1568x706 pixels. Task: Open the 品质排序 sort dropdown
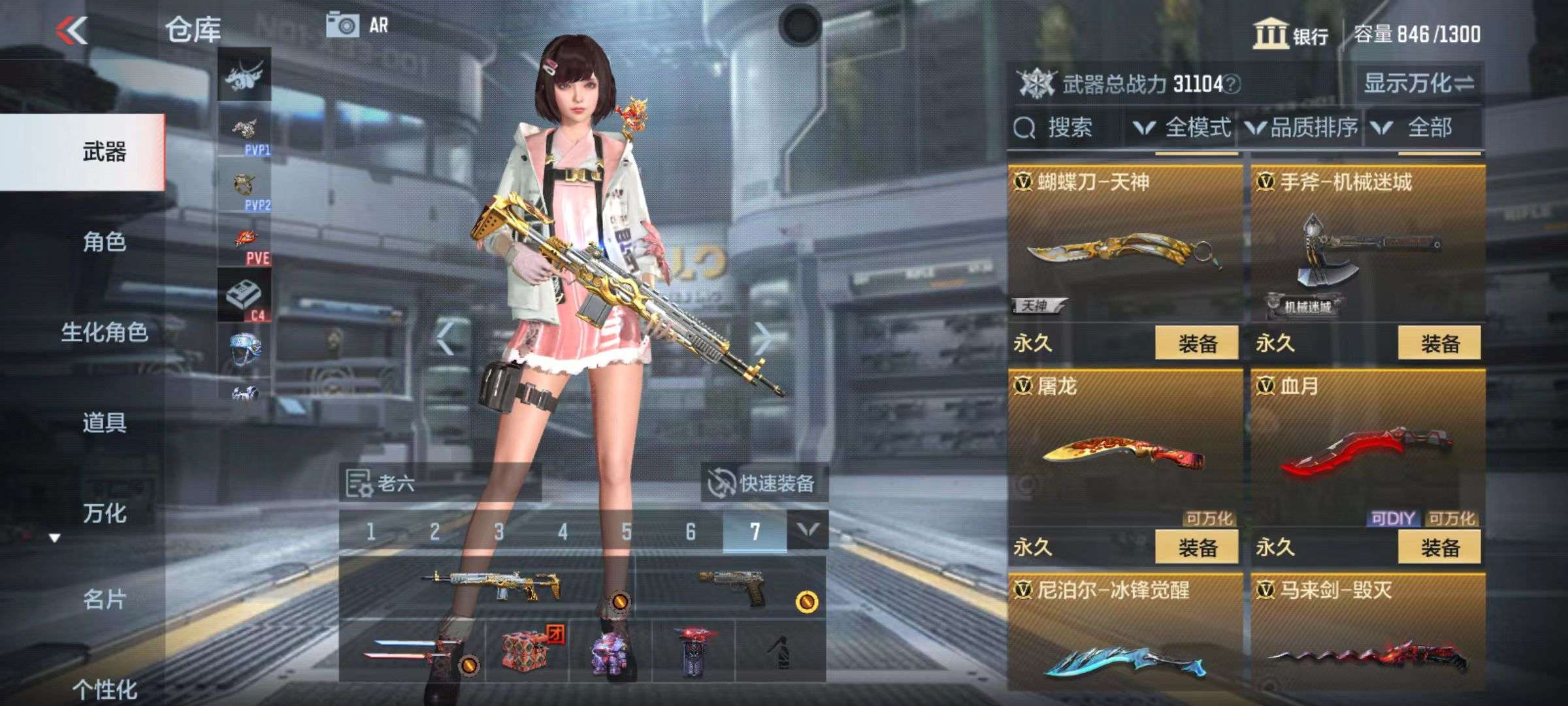(x=1303, y=127)
